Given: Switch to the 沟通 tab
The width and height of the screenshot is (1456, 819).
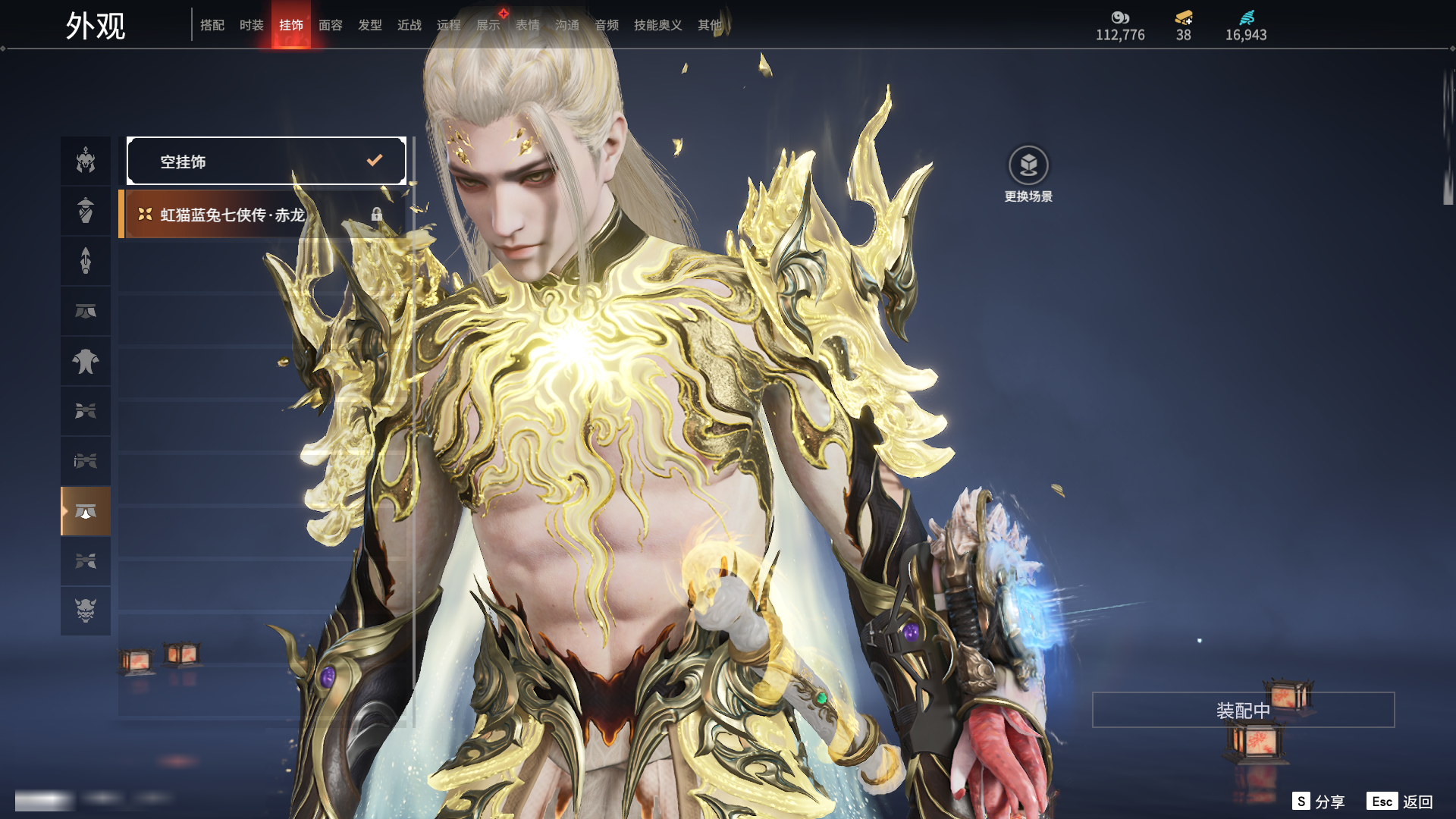Looking at the screenshot, I should pos(567,25).
